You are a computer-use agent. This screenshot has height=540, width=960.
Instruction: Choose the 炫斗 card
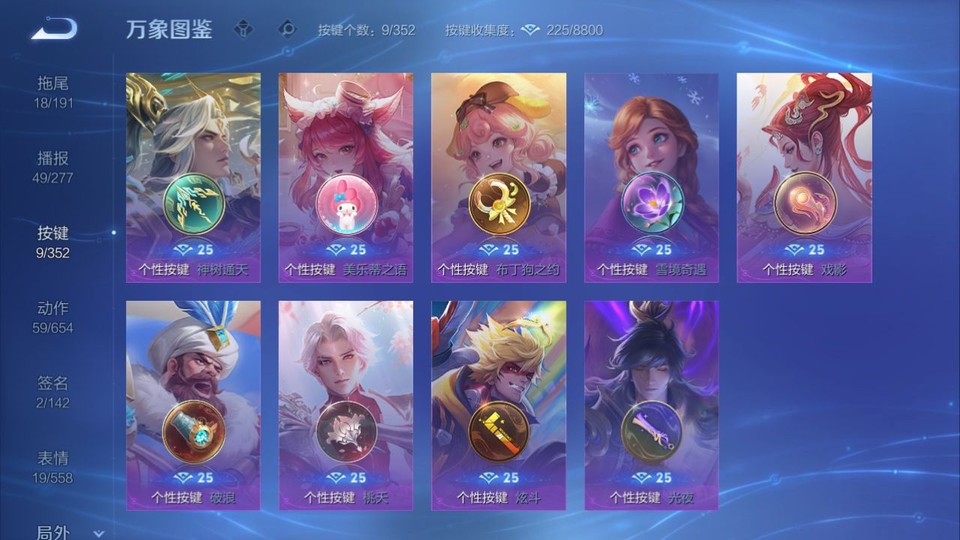point(498,405)
